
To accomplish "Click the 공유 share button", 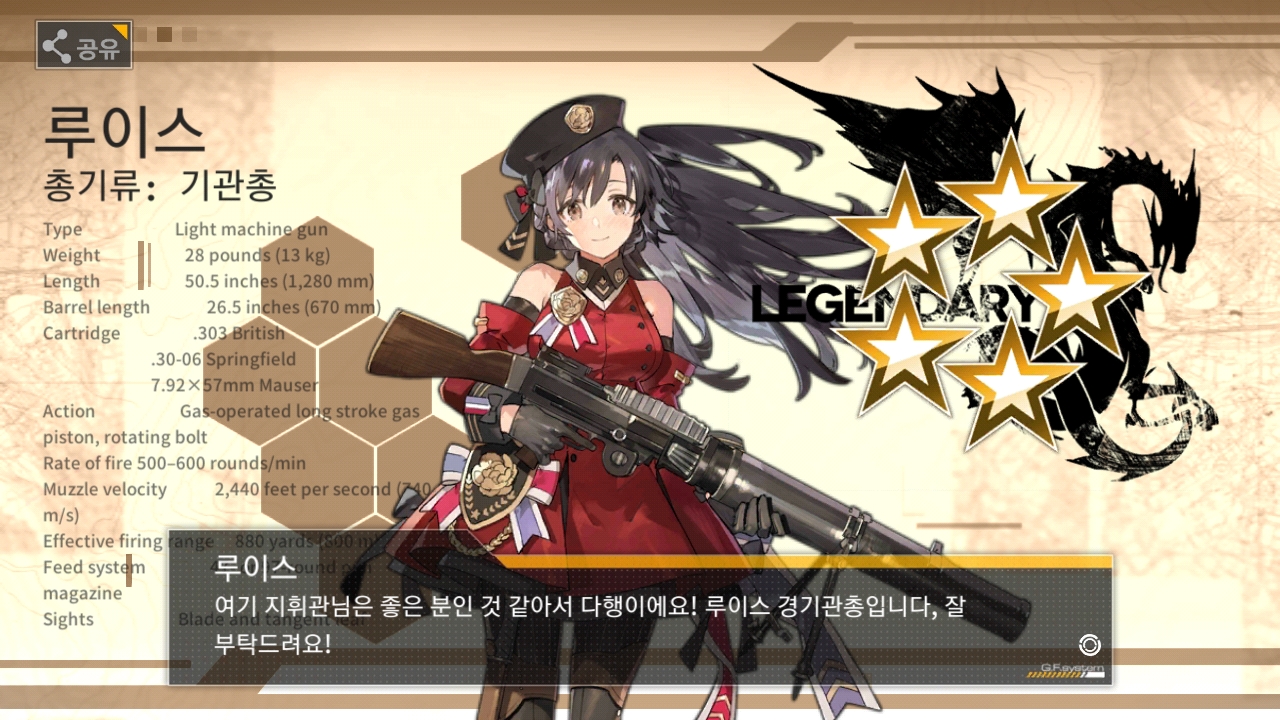I will [85, 45].
